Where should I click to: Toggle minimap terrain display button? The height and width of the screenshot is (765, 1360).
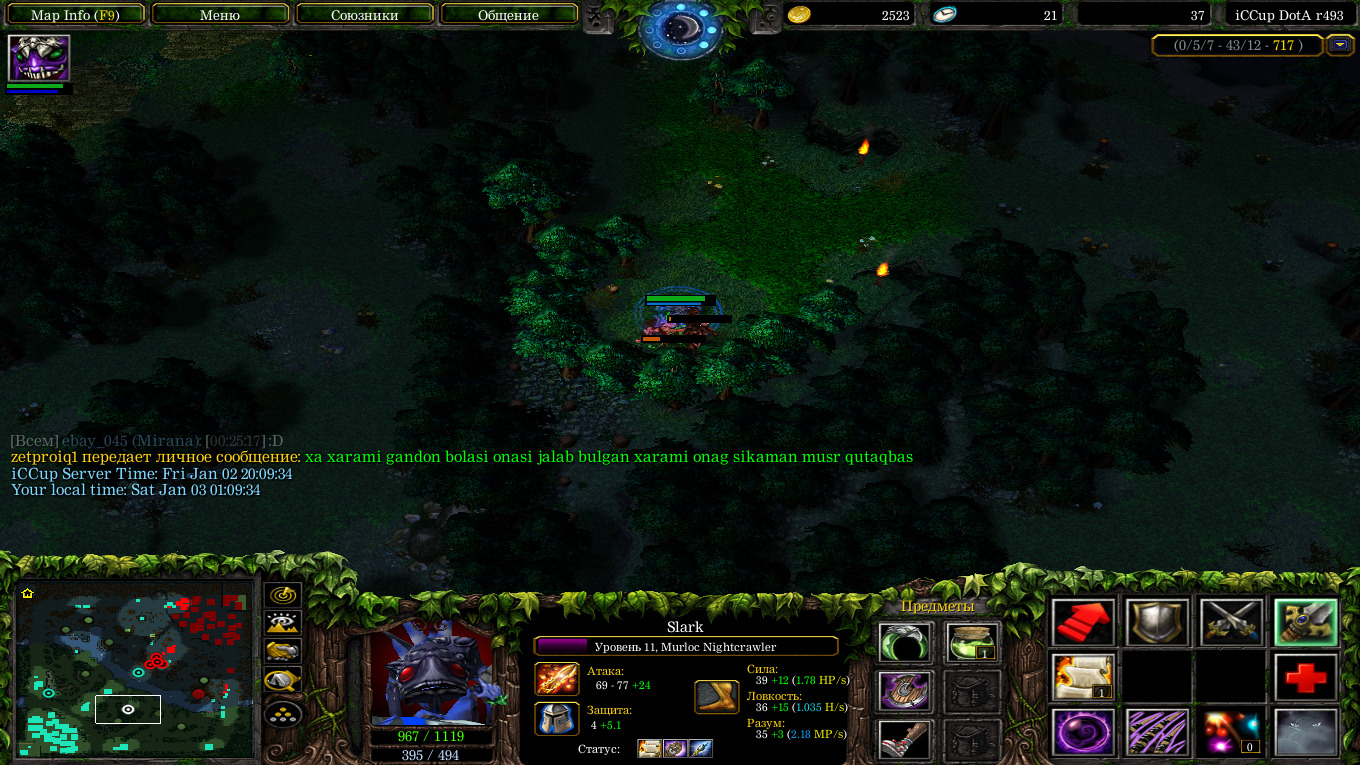pyautogui.click(x=283, y=623)
